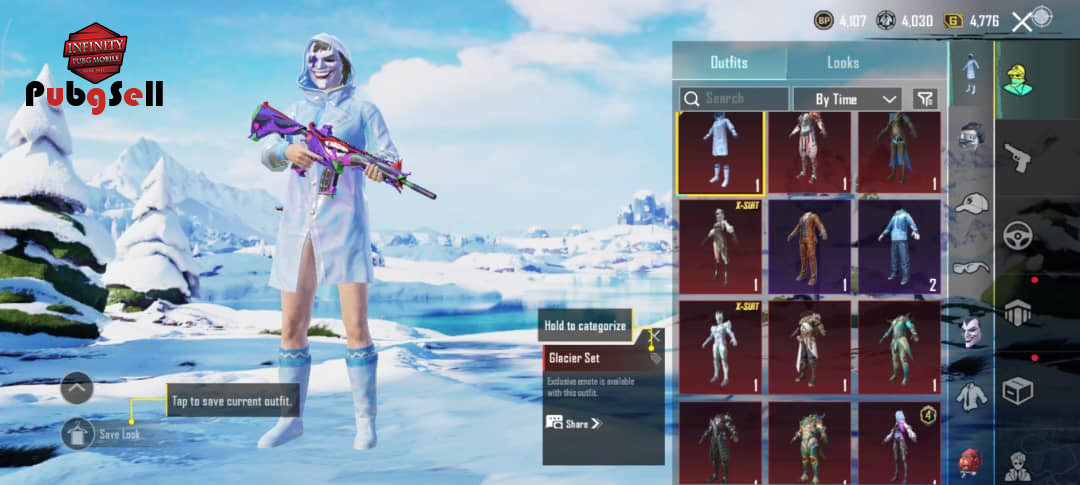
Task: Pick the blue hoodie and jeans outfit
Action: pos(898,246)
